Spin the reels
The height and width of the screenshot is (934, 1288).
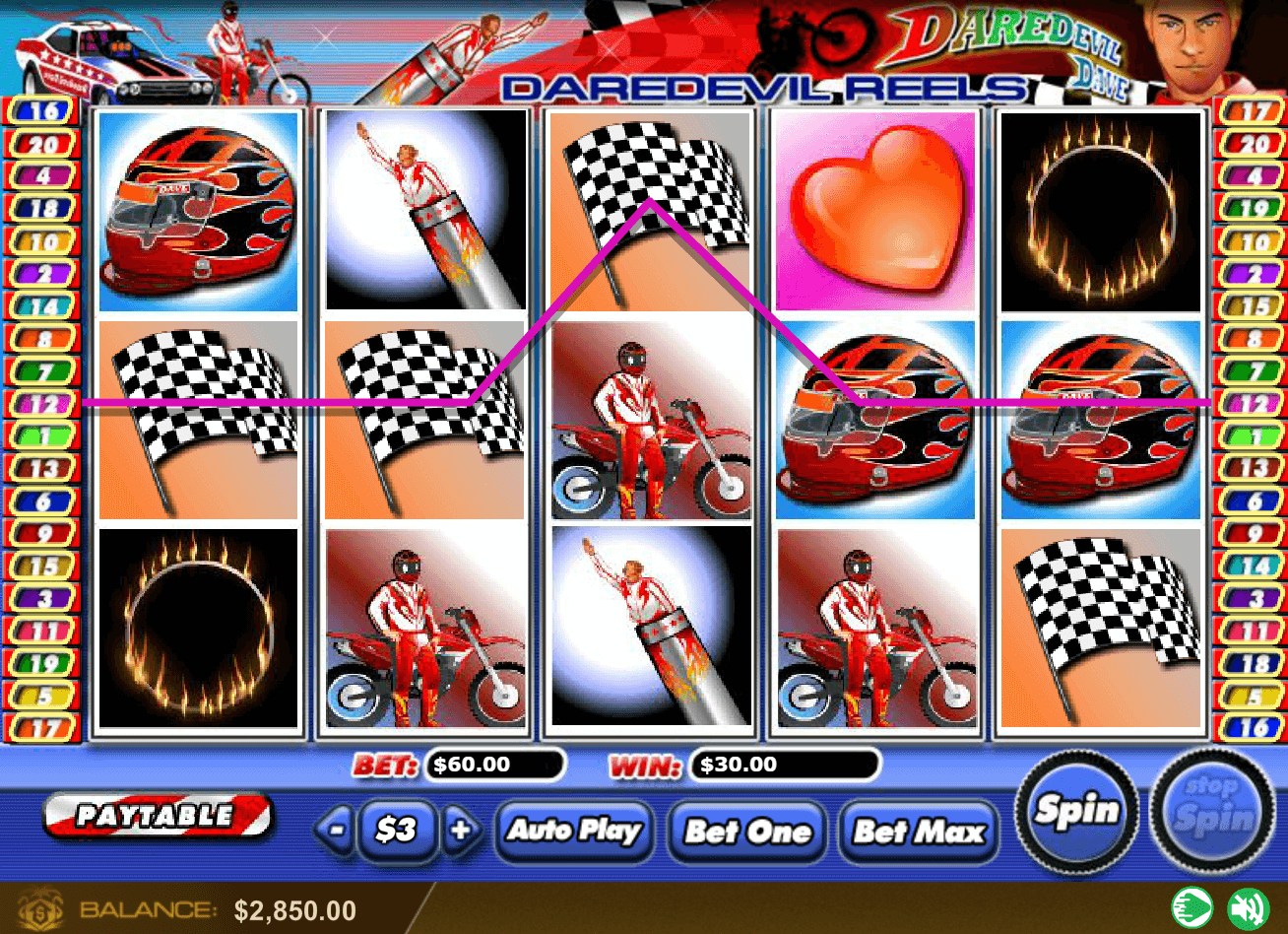point(1077,811)
